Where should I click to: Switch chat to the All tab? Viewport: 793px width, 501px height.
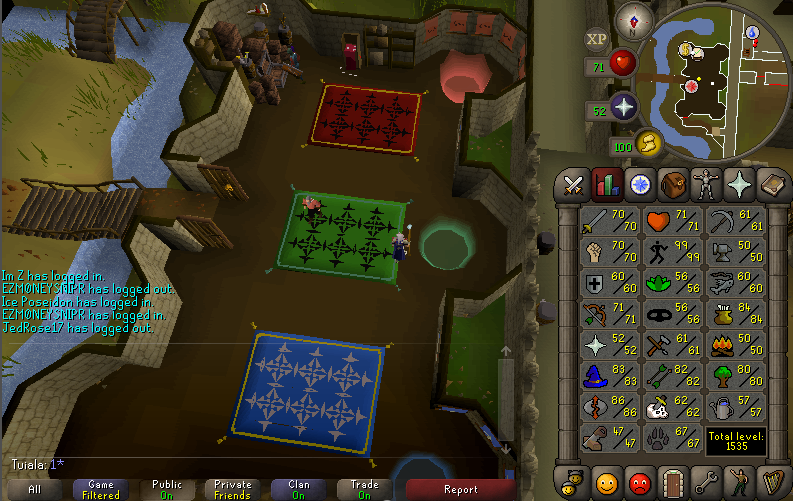[35, 489]
